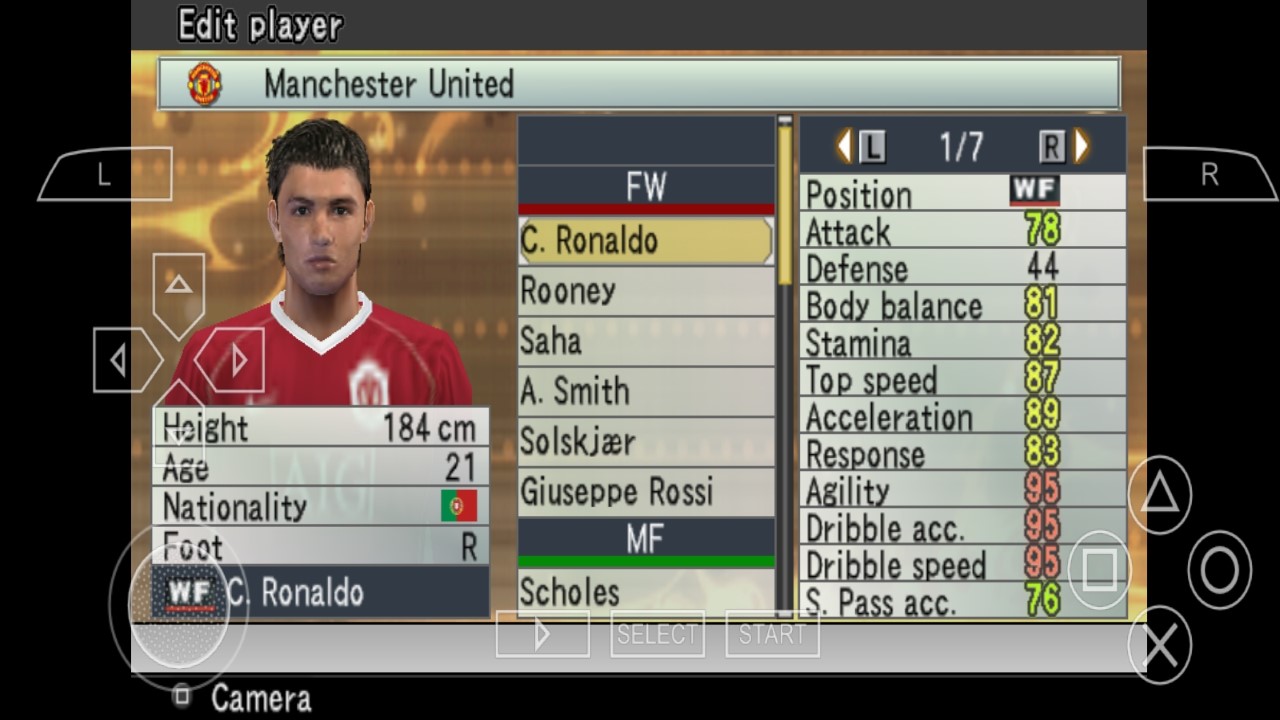Select Rooney from the player list
The image size is (1280, 720).
click(x=645, y=291)
